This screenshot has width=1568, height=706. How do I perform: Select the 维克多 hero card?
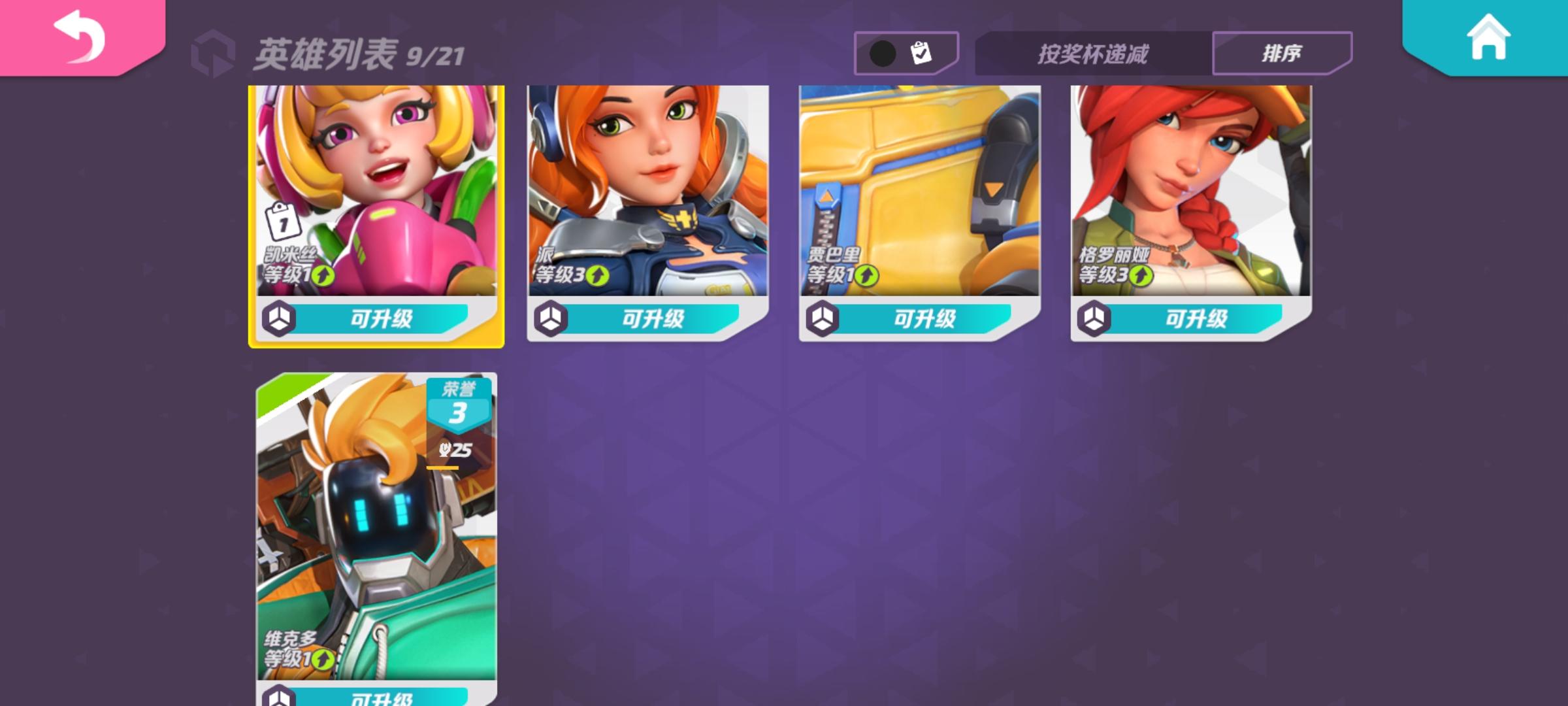point(378,523)
